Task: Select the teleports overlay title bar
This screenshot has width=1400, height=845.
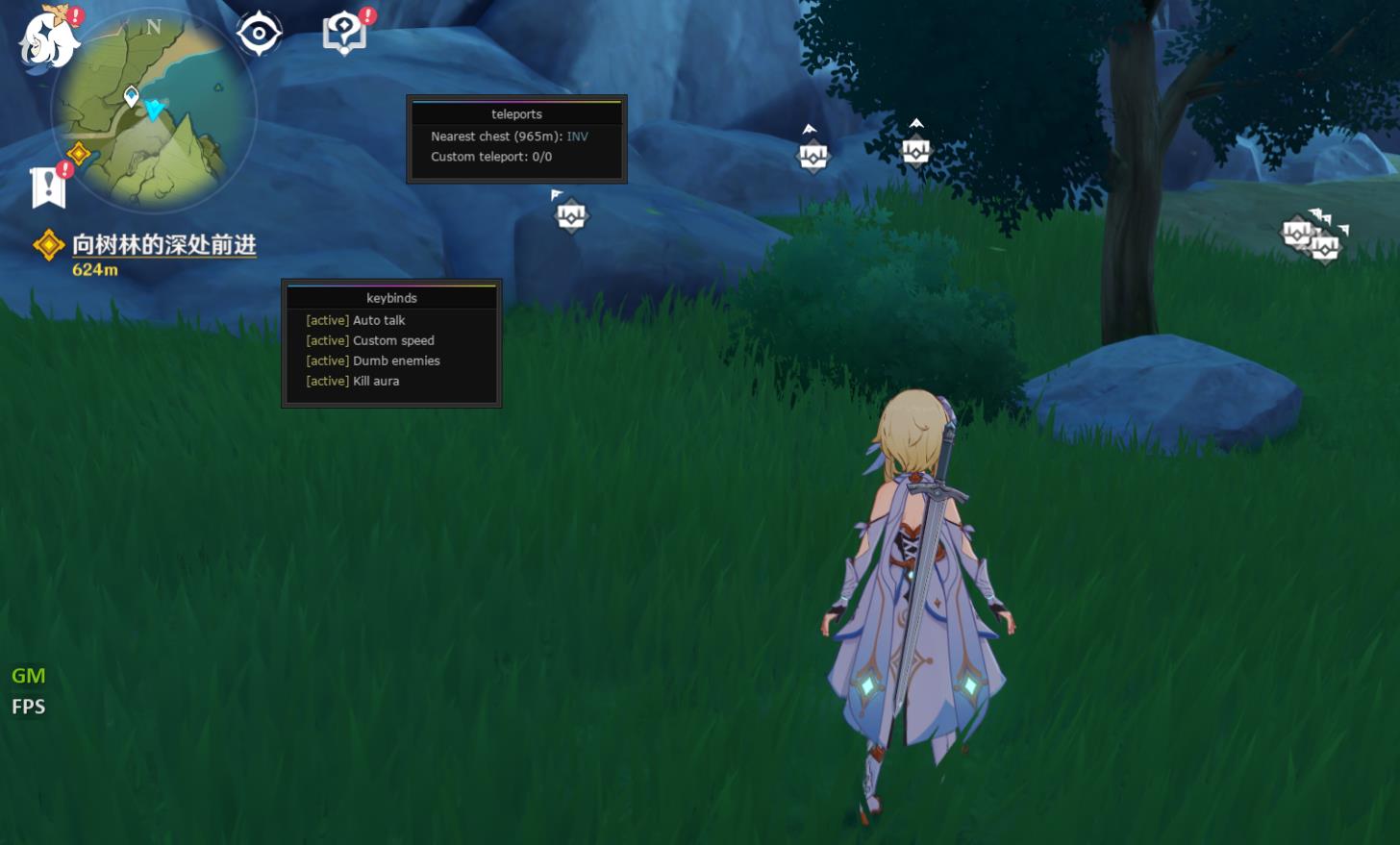Action: tap(516, 113)
